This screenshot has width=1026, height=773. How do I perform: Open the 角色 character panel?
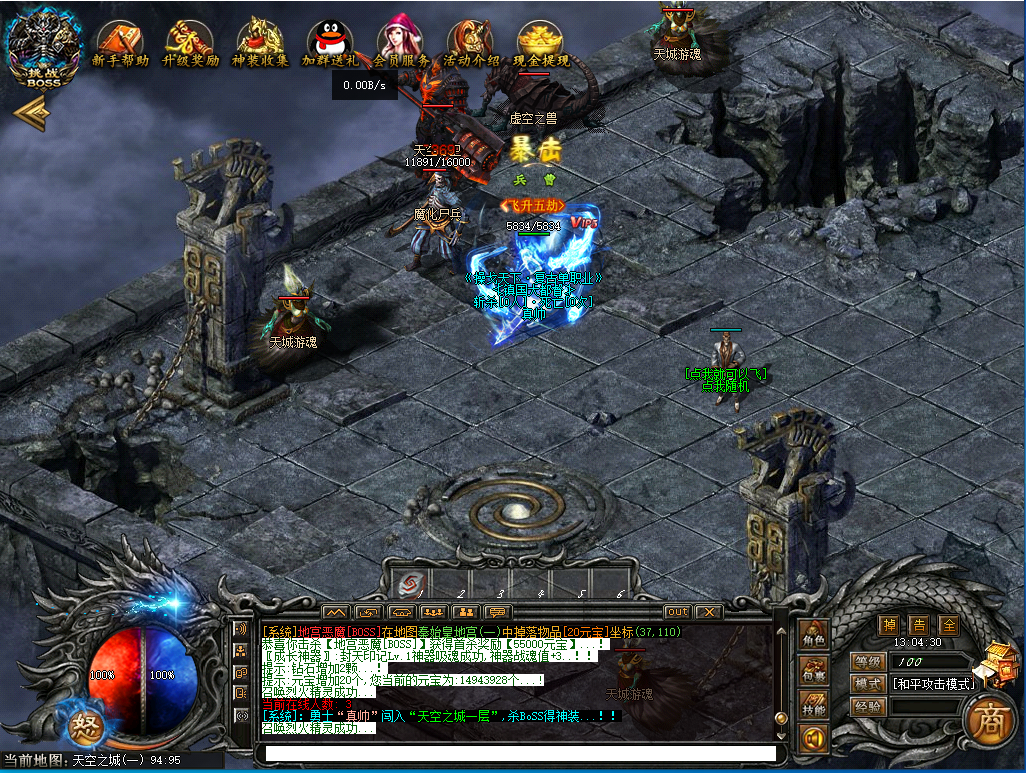tap(813, 636)
